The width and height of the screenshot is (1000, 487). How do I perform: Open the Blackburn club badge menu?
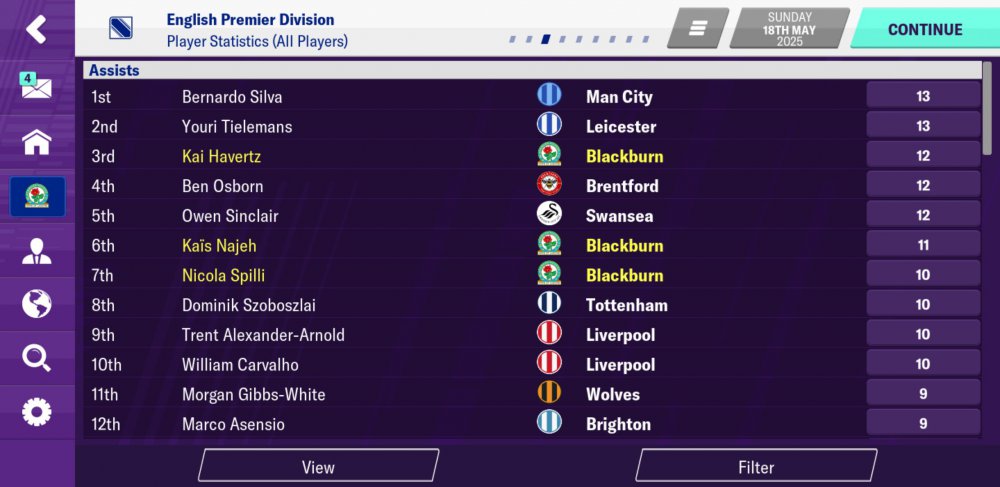(x=37, y=196)
